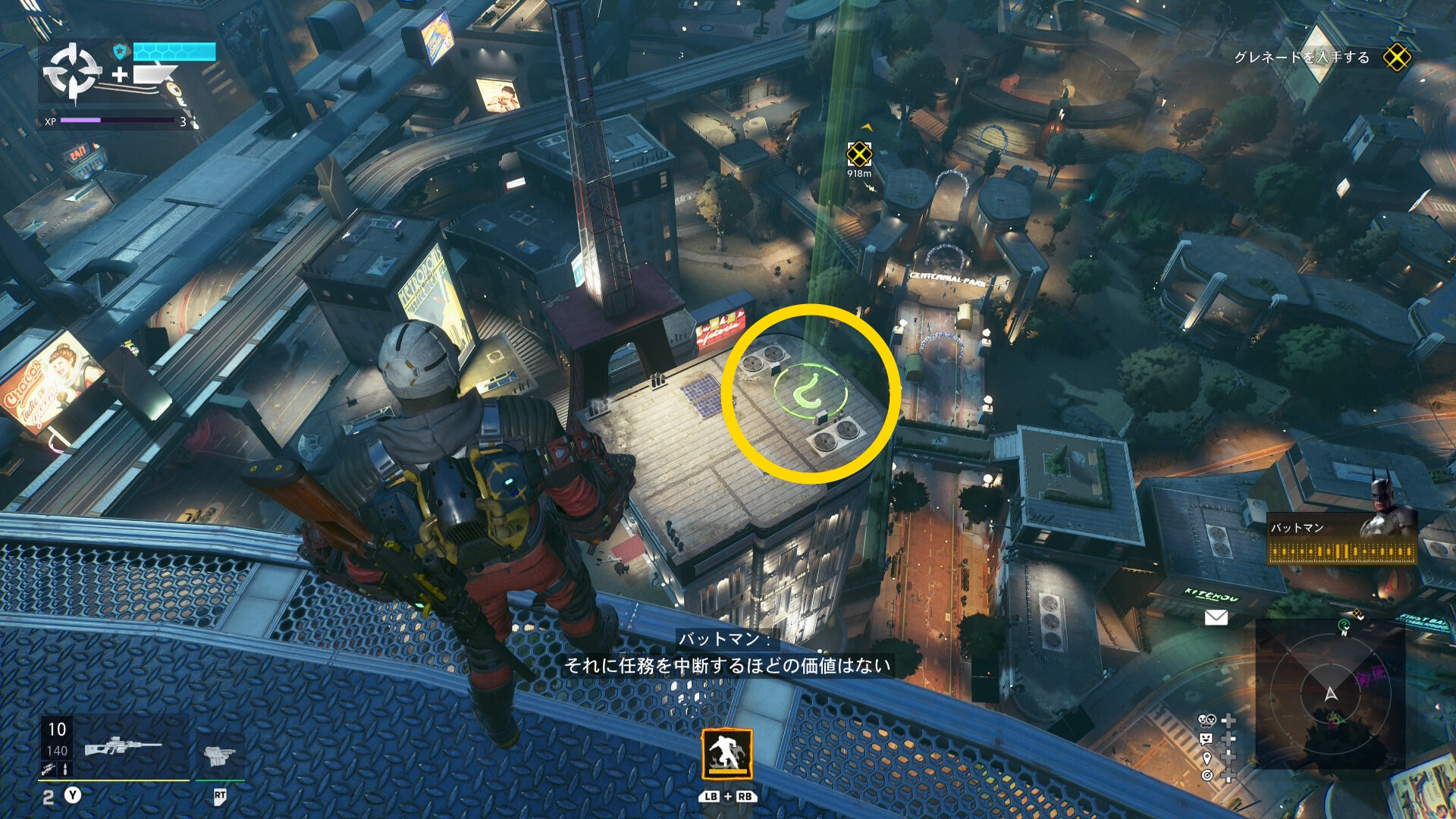Viewport: 1456px width, 819px height.
Task: Click the character swap faces icon
Action: (x=1206, y=720)
